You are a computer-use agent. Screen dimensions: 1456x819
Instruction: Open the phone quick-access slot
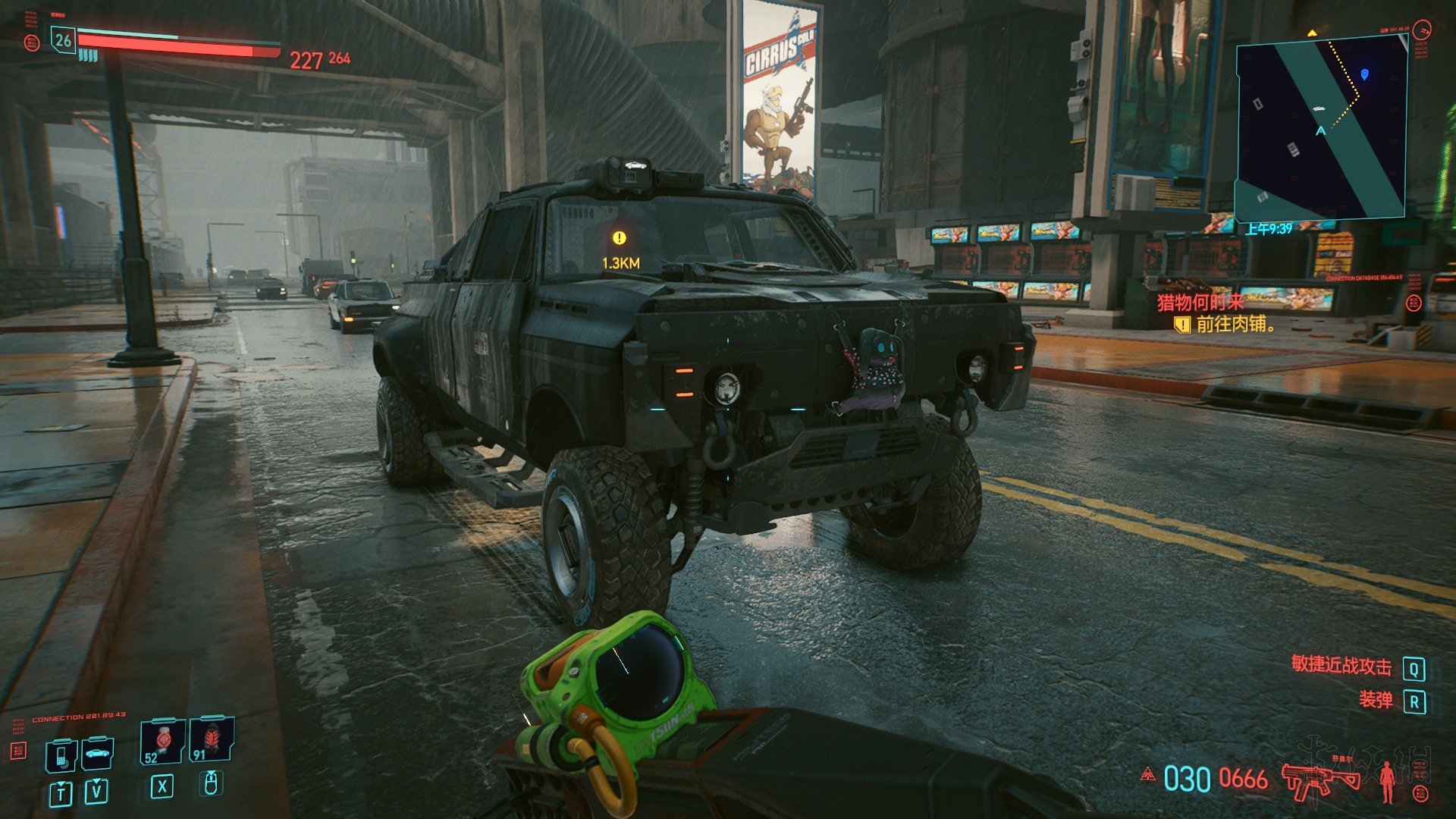pyautogui.click(x=62, y=755)
